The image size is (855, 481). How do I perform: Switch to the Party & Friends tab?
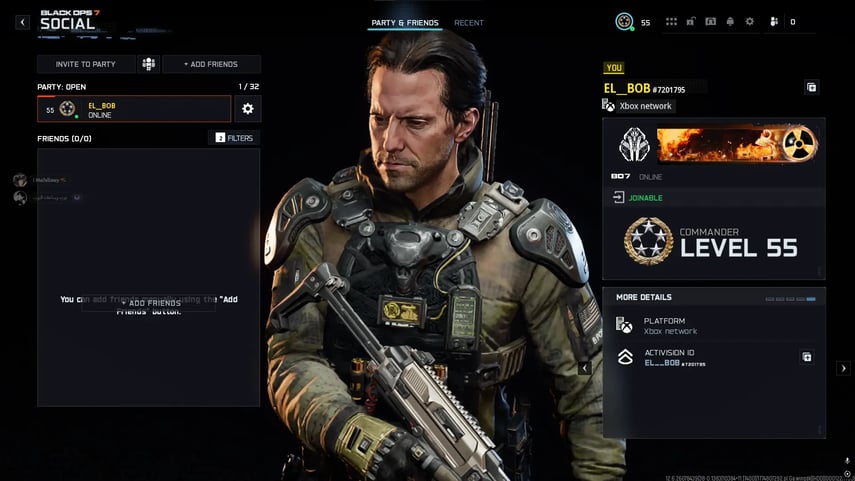tap(405, 23)
